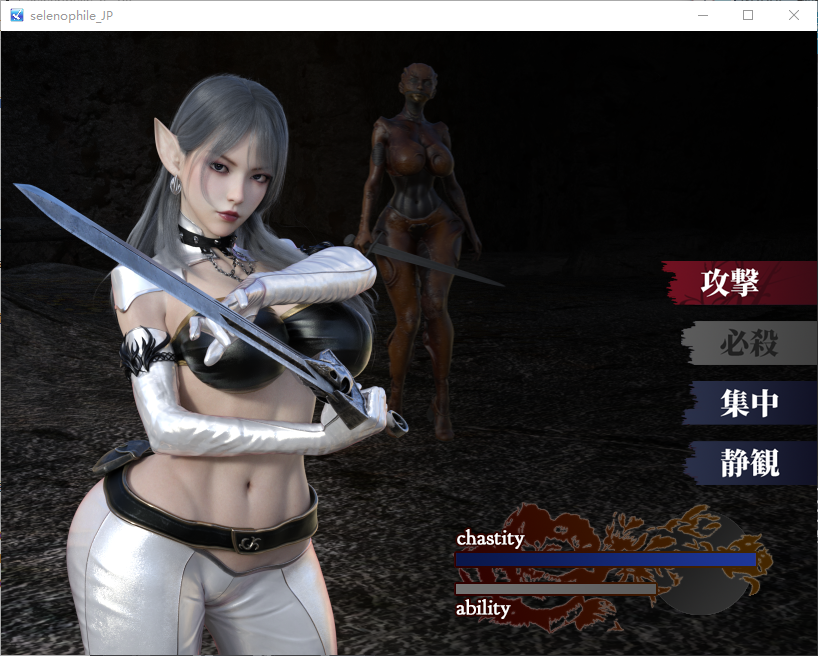Activate the 集中 focus command
The image size is (818, 656).
click(x=749, y=403)
